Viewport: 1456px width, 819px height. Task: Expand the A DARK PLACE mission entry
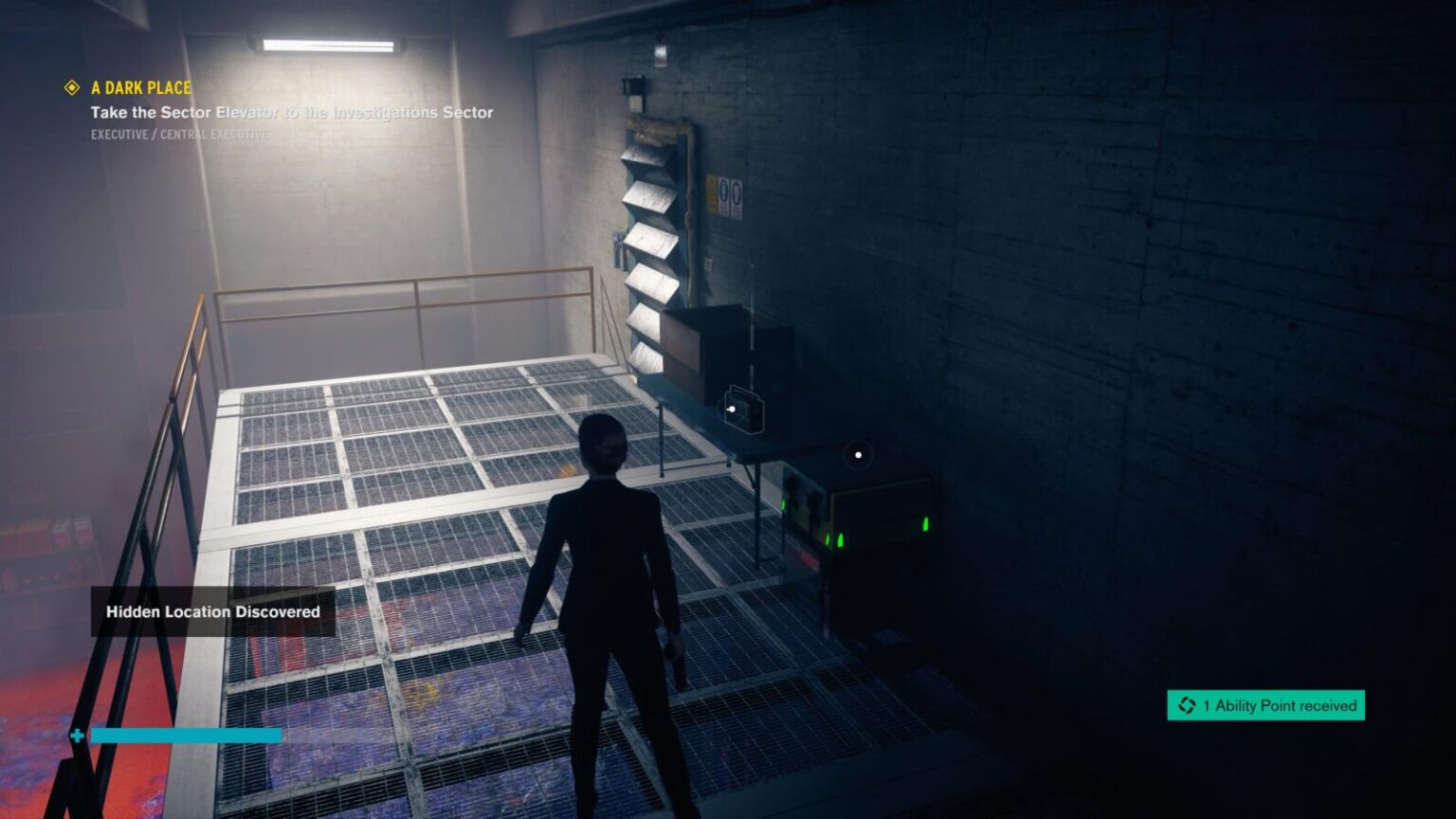pyautogui.click(x=140, y=87)
